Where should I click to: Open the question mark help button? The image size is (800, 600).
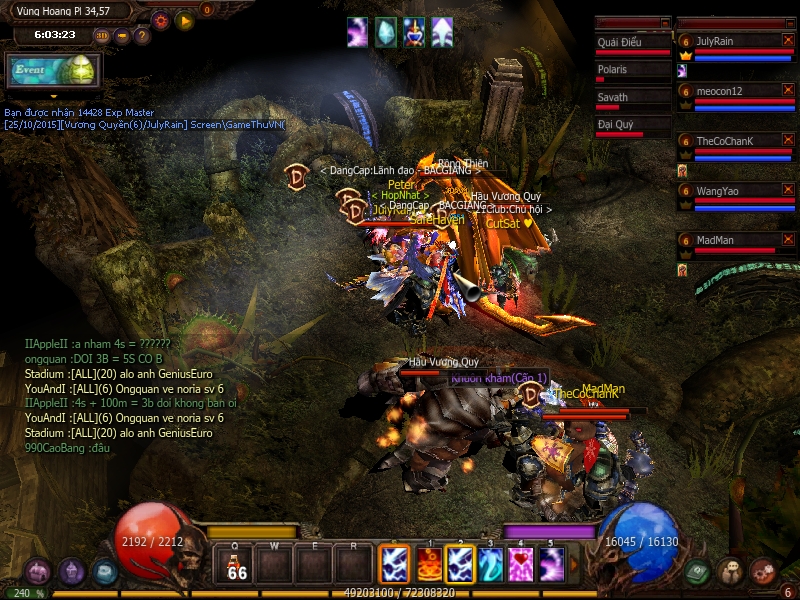tap(142, 36)
